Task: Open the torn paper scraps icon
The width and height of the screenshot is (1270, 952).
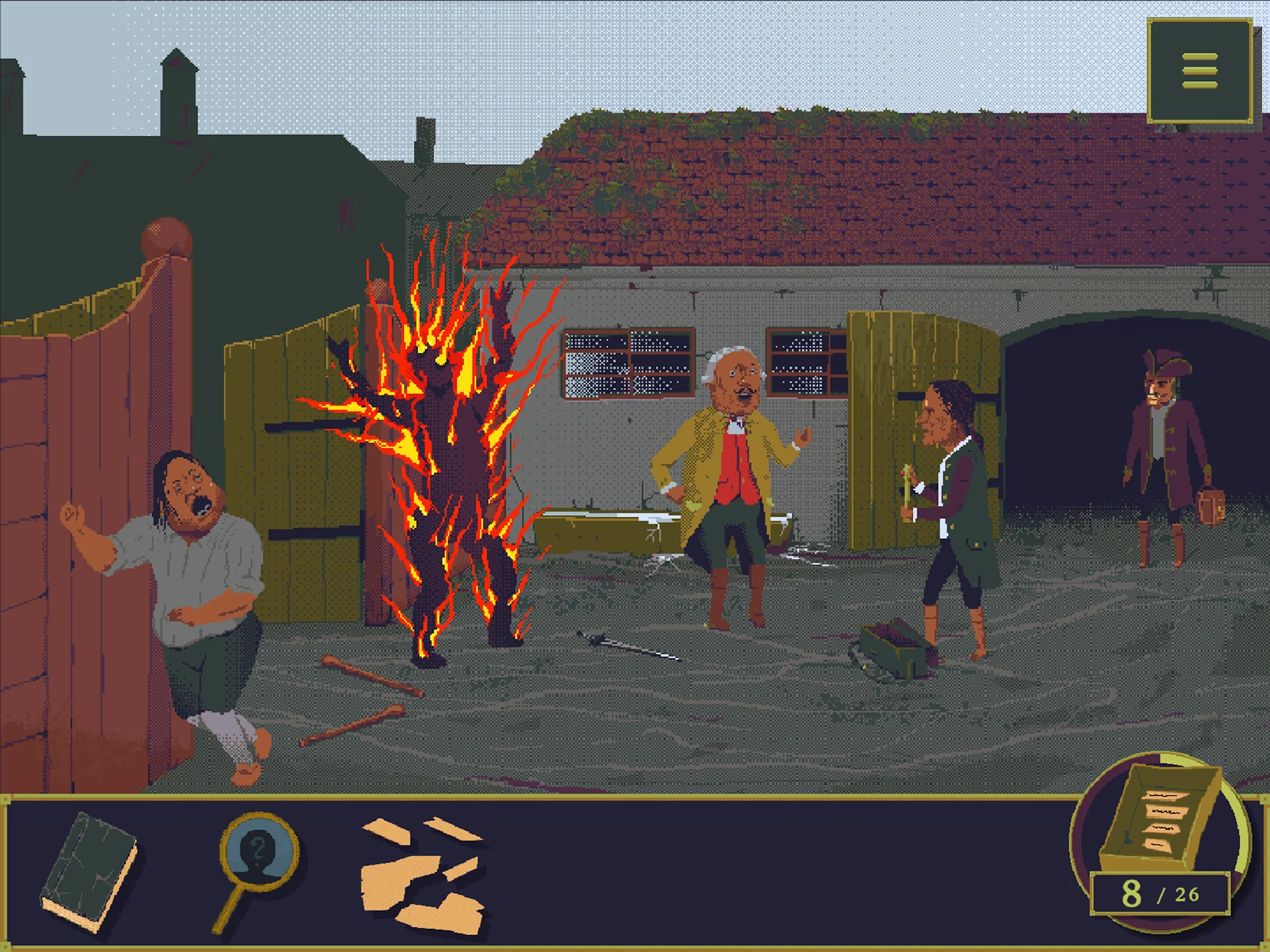Action: click(422, 875)
